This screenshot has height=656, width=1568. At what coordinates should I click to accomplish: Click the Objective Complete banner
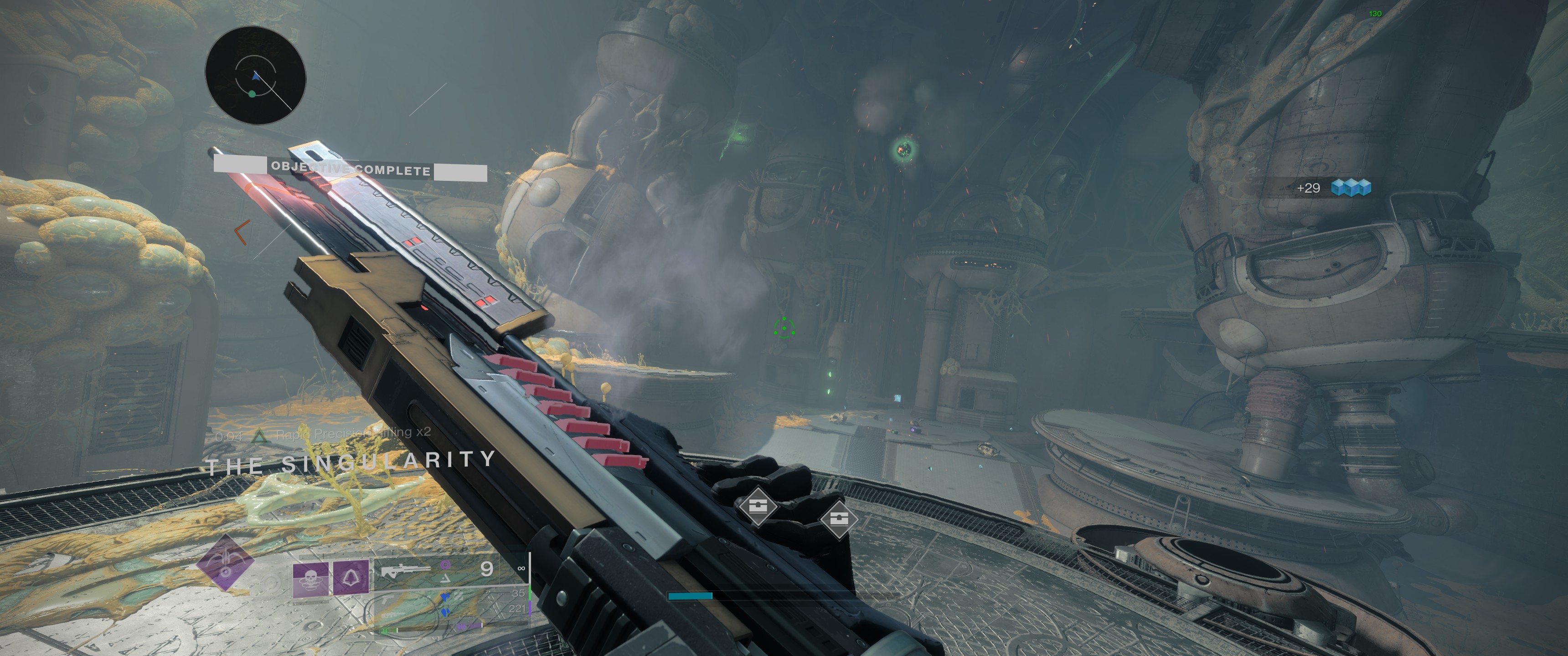click(350, 169)
